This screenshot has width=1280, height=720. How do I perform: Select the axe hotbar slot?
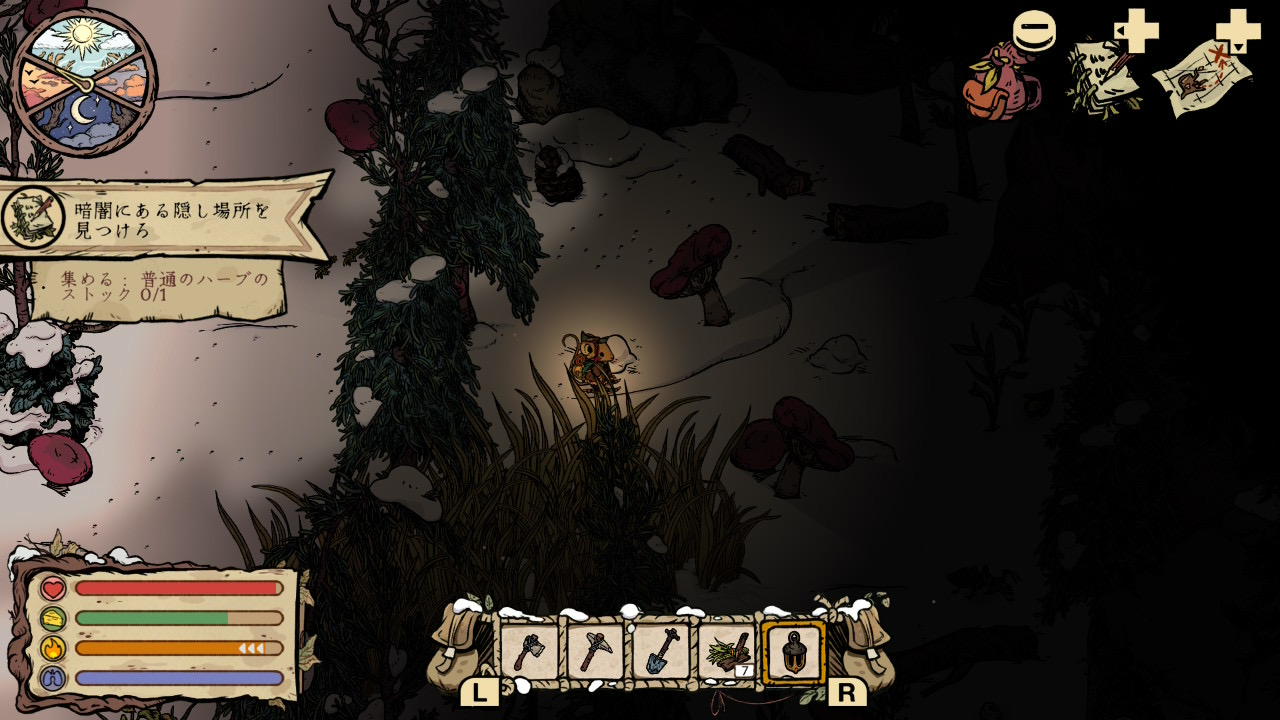pos(529,651)
